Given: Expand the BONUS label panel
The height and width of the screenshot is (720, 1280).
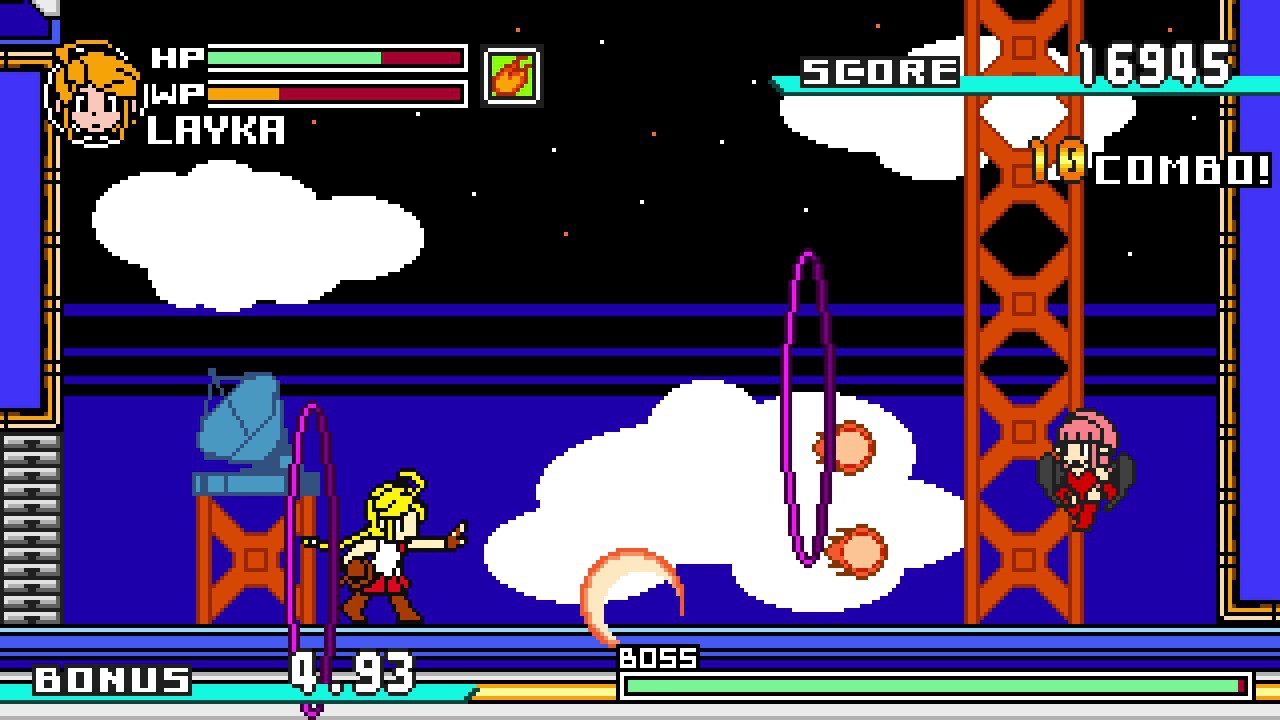Looking at the screenshot, I should [x=110, y=679].
